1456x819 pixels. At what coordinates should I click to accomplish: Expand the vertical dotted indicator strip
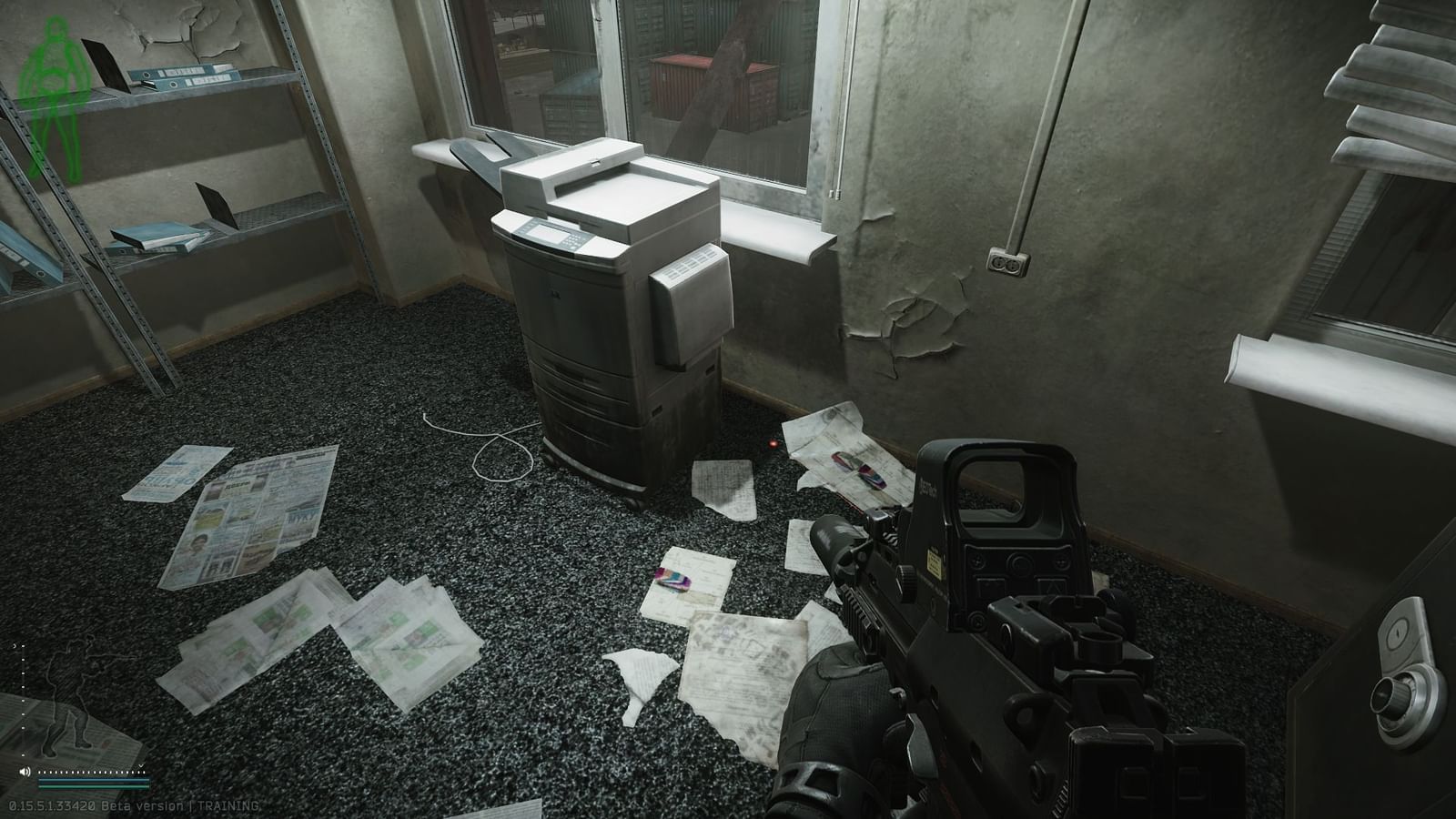(x=23, y=719)
